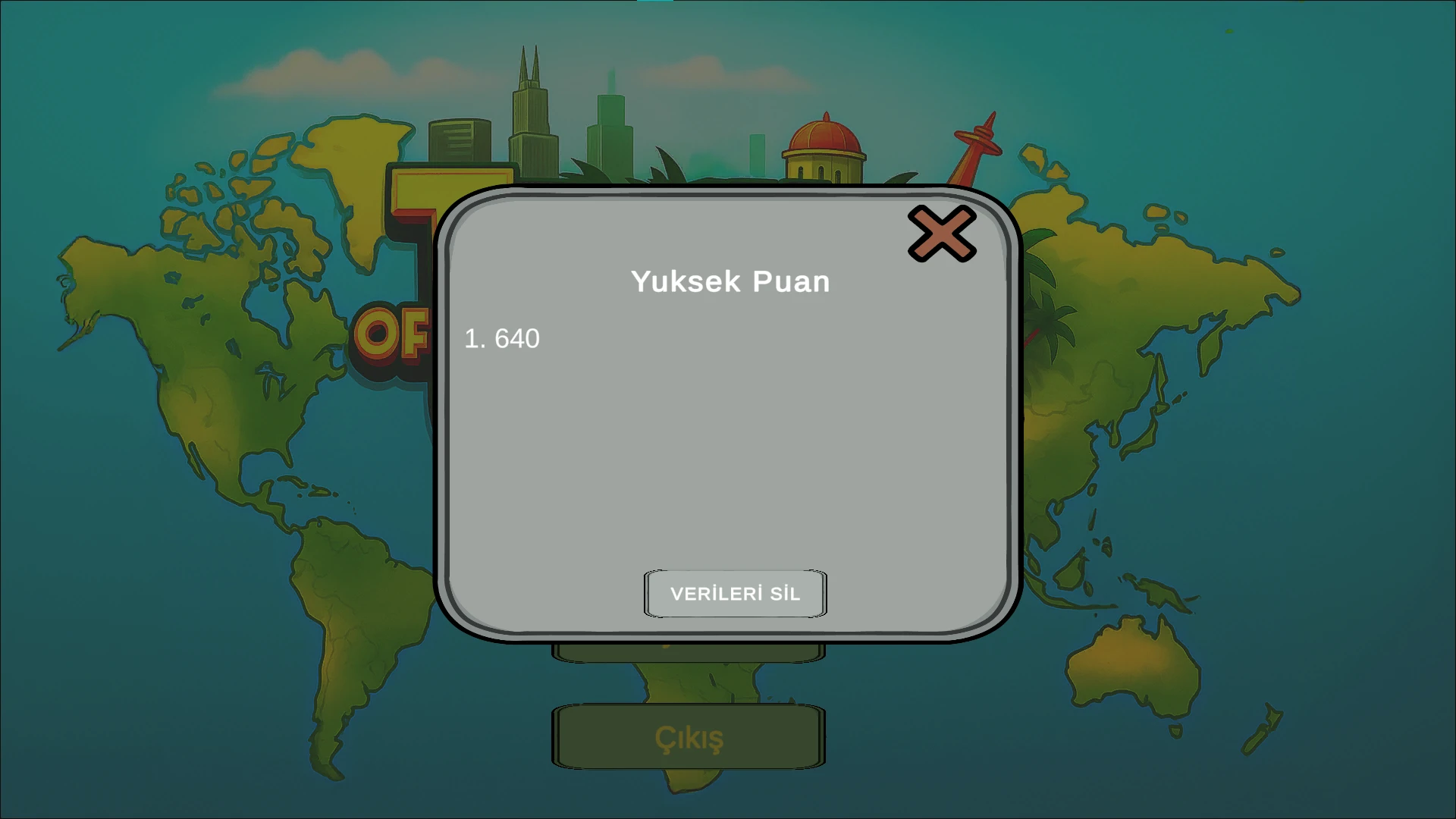This screenshot has width=1456, height=819.
Task: Select the Çıkış menu button
Action: [x=689, y=737]
